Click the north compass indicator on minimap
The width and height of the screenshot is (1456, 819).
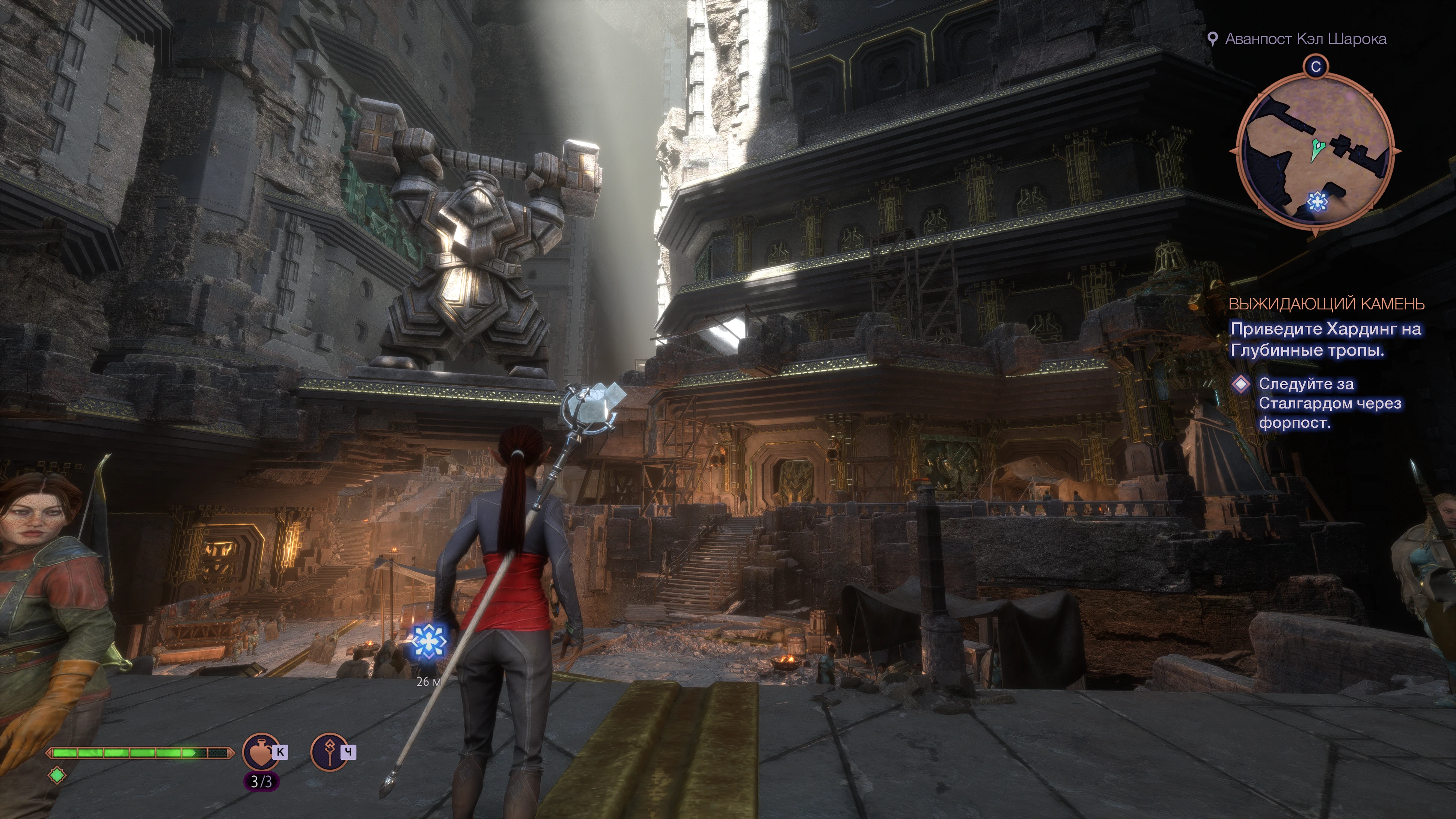point(1315,67)
